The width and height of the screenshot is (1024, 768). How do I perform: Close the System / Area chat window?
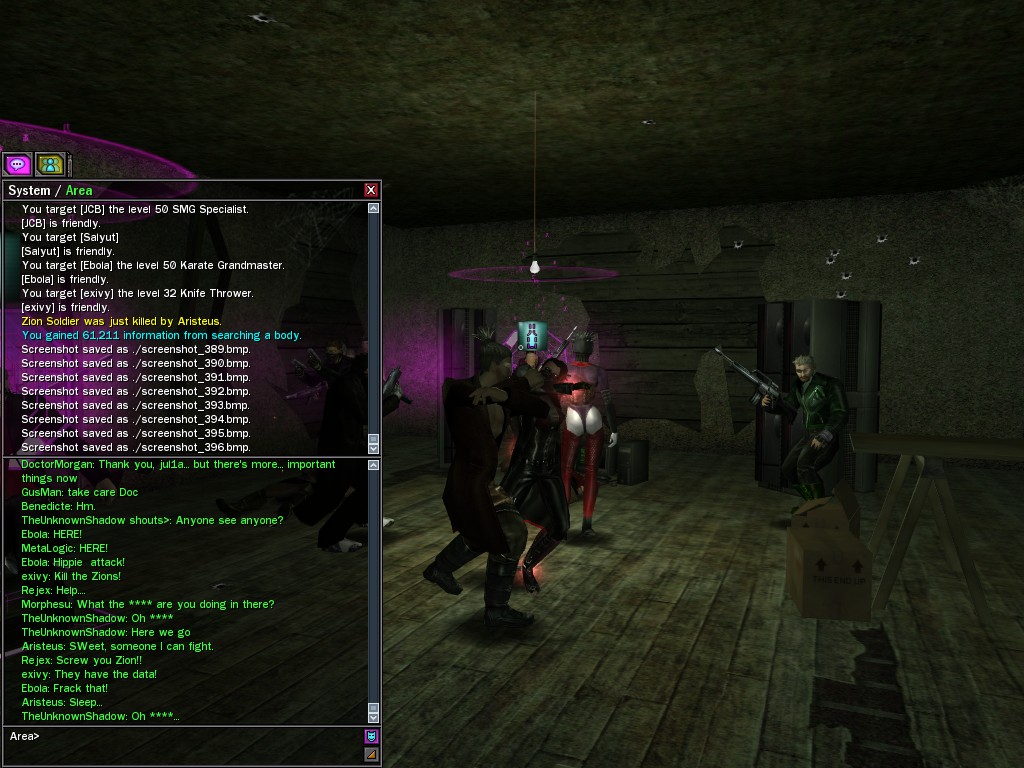pos(371,190)
